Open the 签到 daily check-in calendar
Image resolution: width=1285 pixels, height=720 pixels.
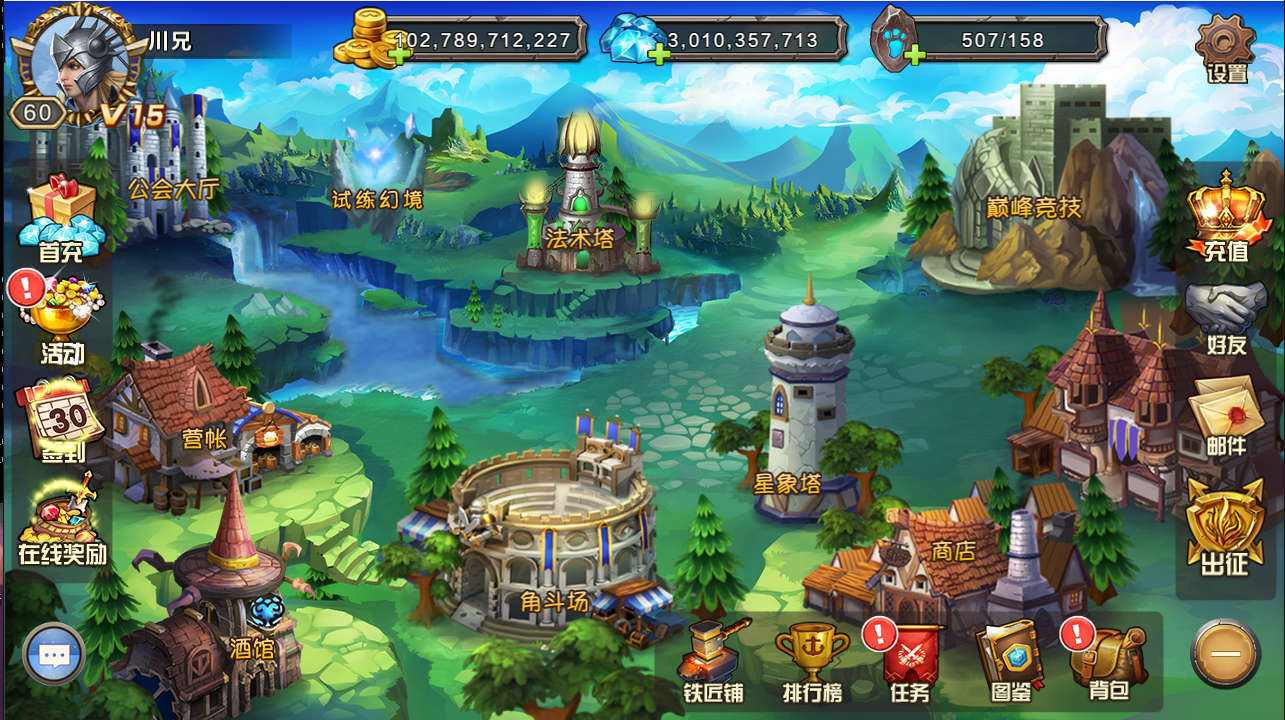59,418
